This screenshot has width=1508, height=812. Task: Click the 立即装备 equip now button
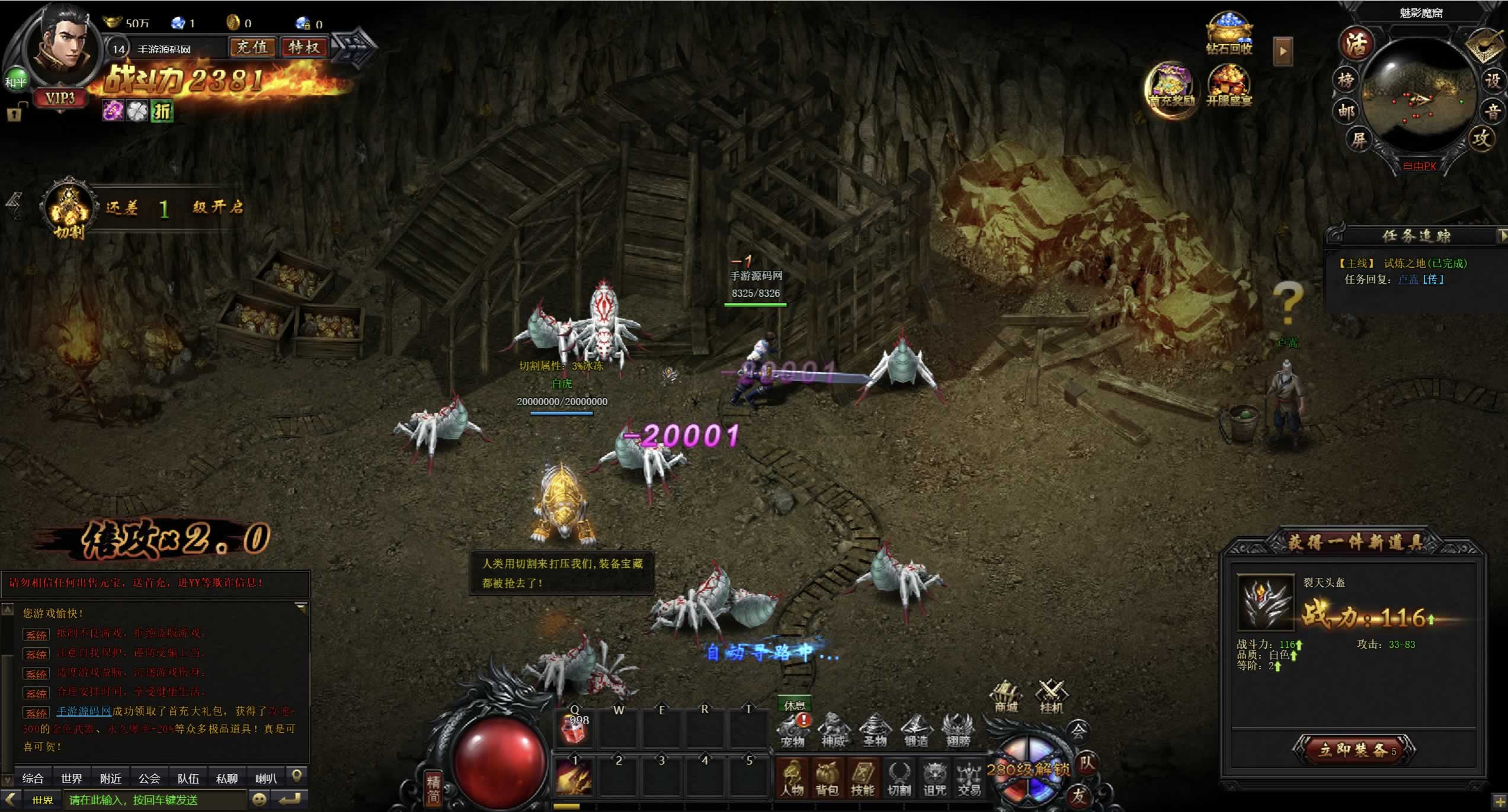pyautogui.click(x=1353, y=750)
